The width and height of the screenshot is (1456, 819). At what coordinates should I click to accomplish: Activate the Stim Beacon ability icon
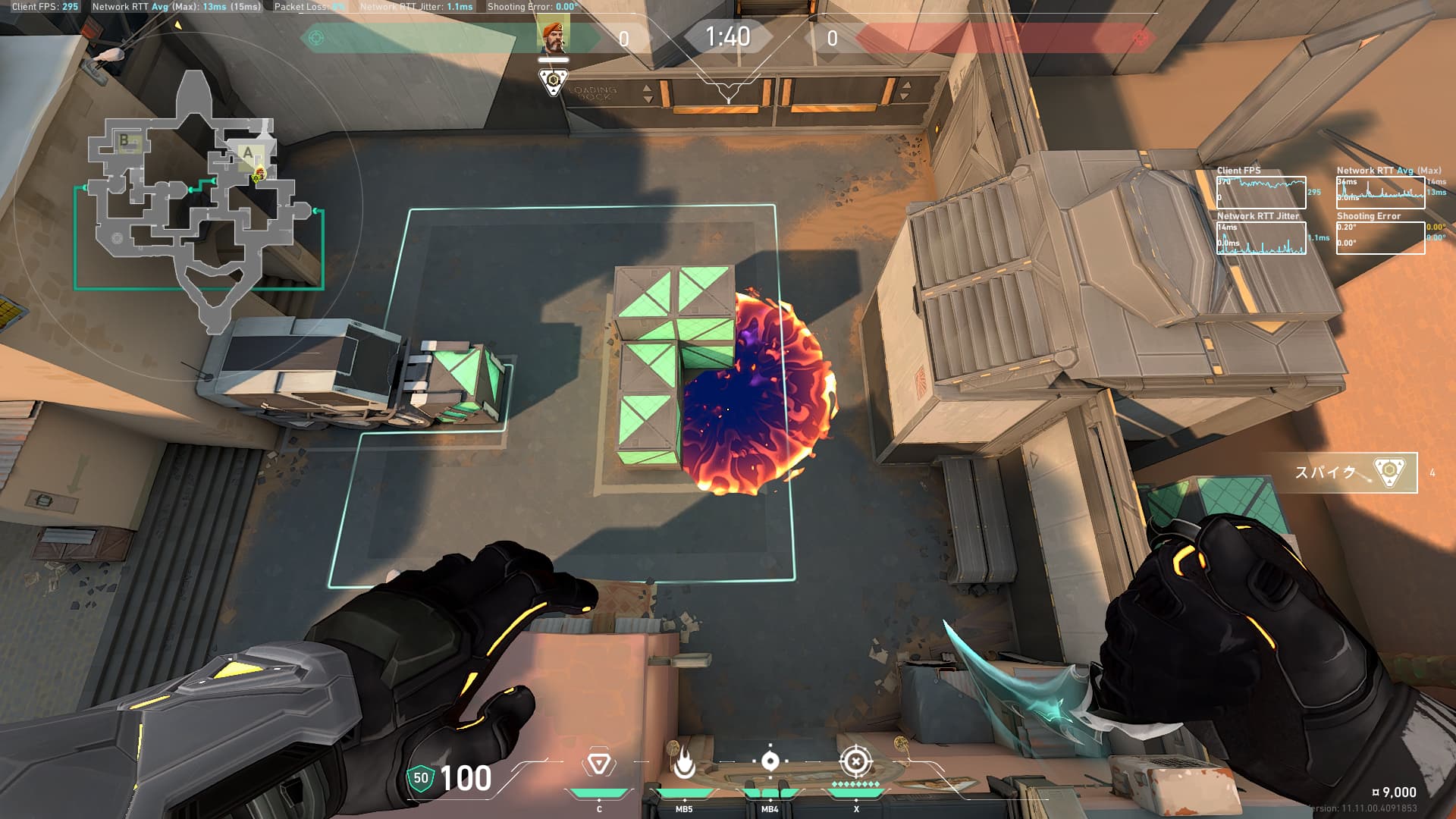pyautogui.click(x=598, y=764)
